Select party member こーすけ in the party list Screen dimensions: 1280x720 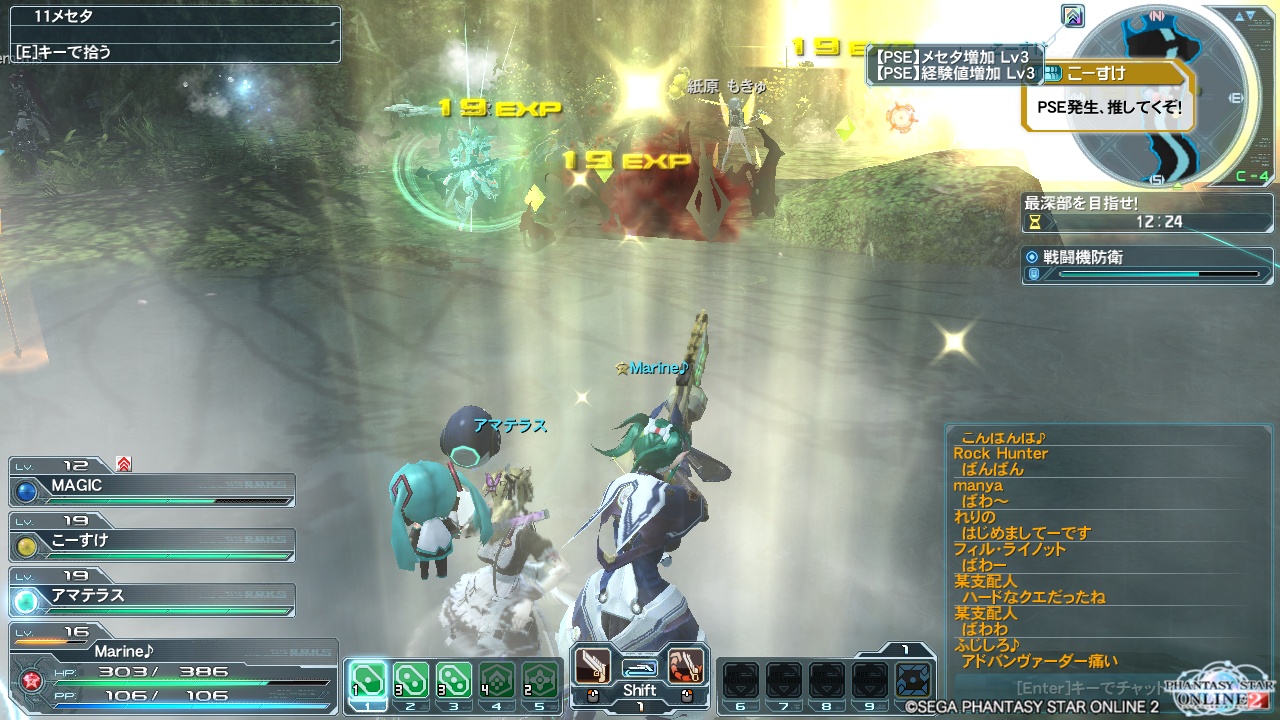[153, 542]
